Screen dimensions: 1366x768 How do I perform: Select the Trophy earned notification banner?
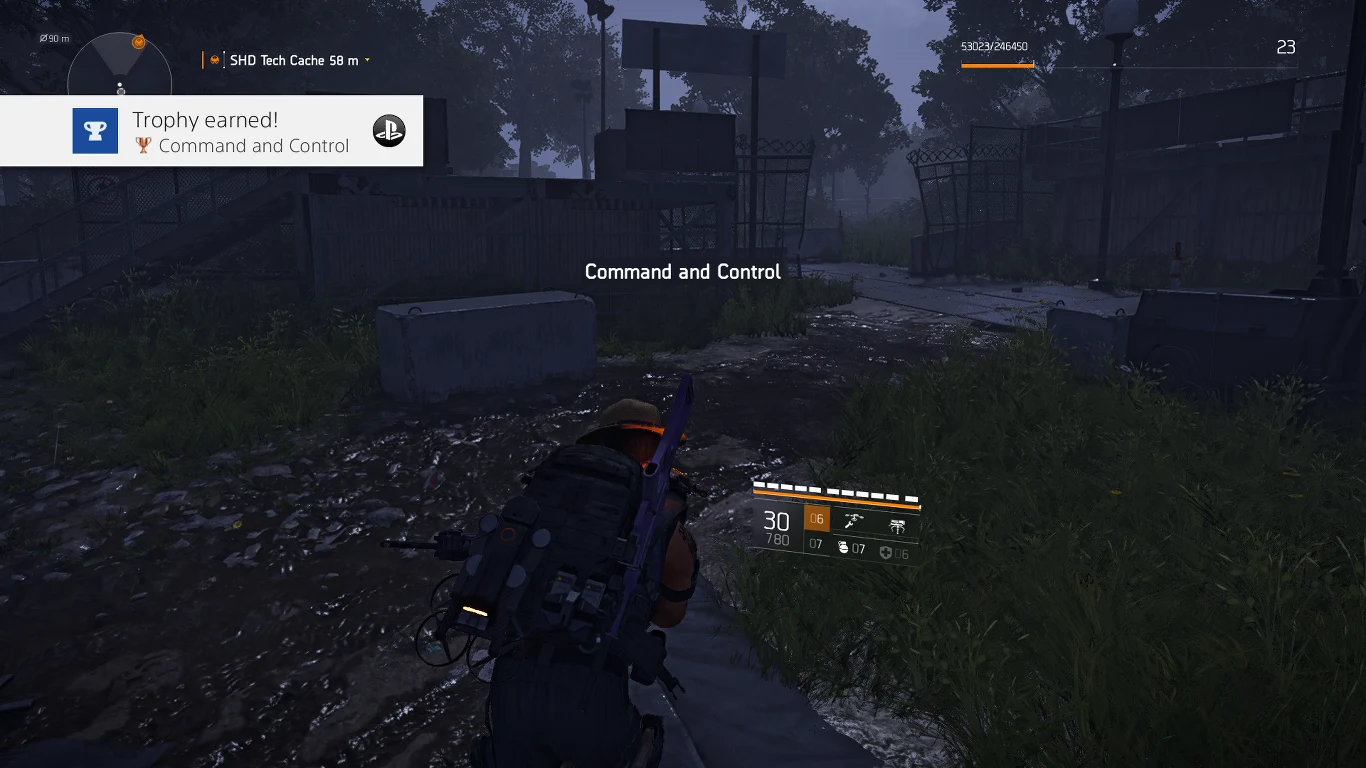pyautogui.click(x=212, y=131)
